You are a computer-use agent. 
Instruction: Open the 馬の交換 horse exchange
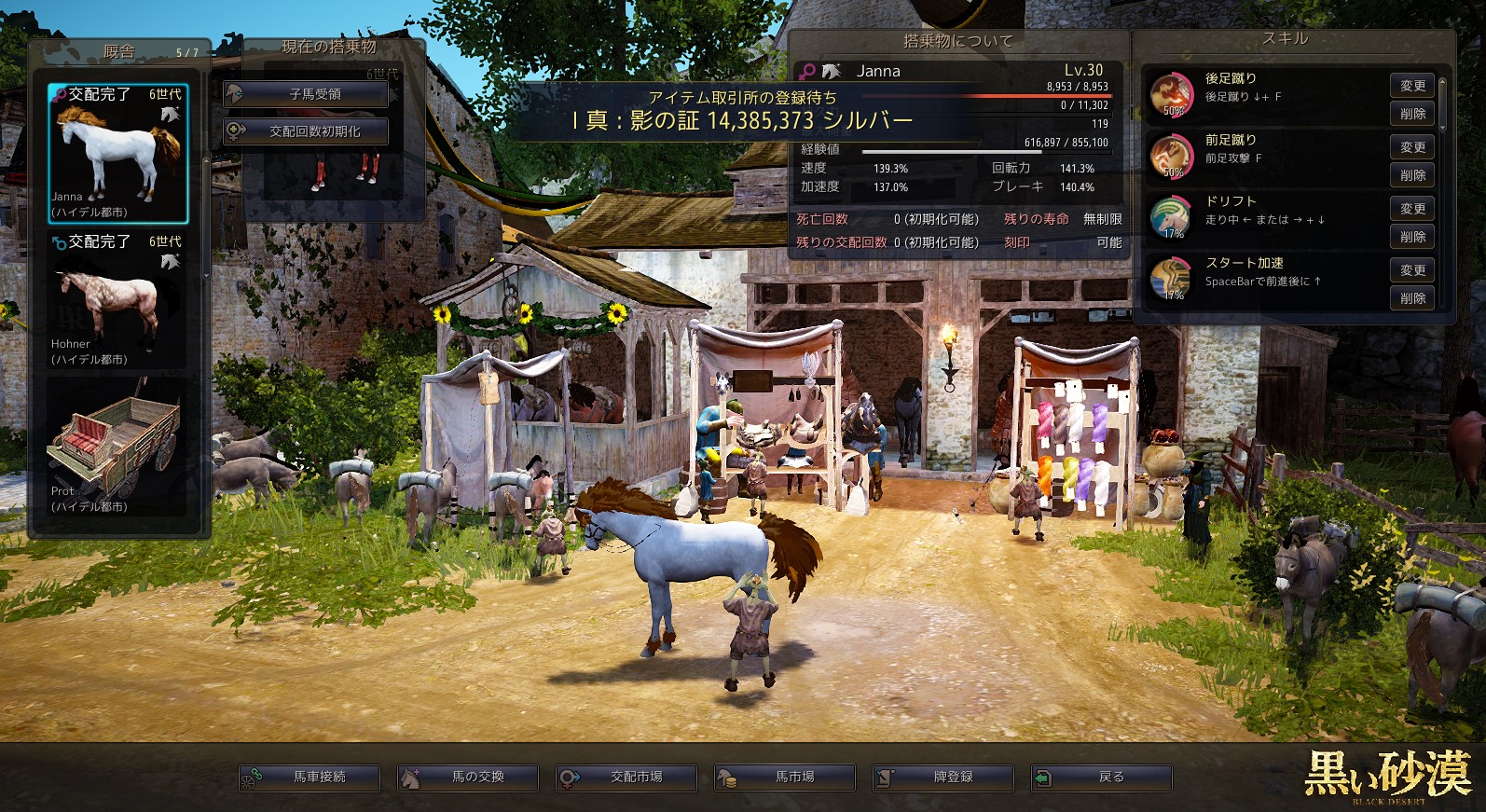[468, 778]
